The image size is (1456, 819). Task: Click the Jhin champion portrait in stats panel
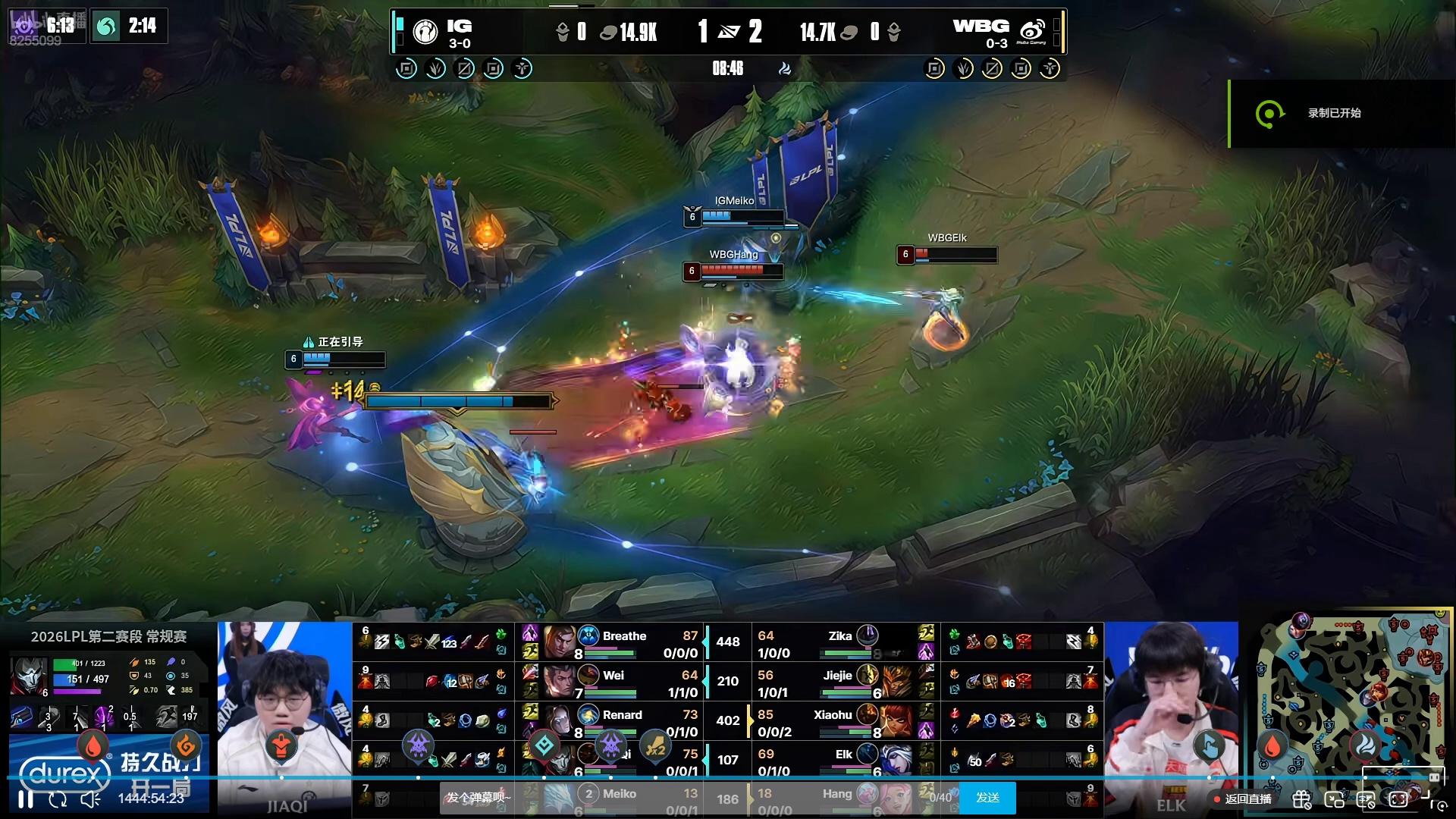[x=30, y=676]
